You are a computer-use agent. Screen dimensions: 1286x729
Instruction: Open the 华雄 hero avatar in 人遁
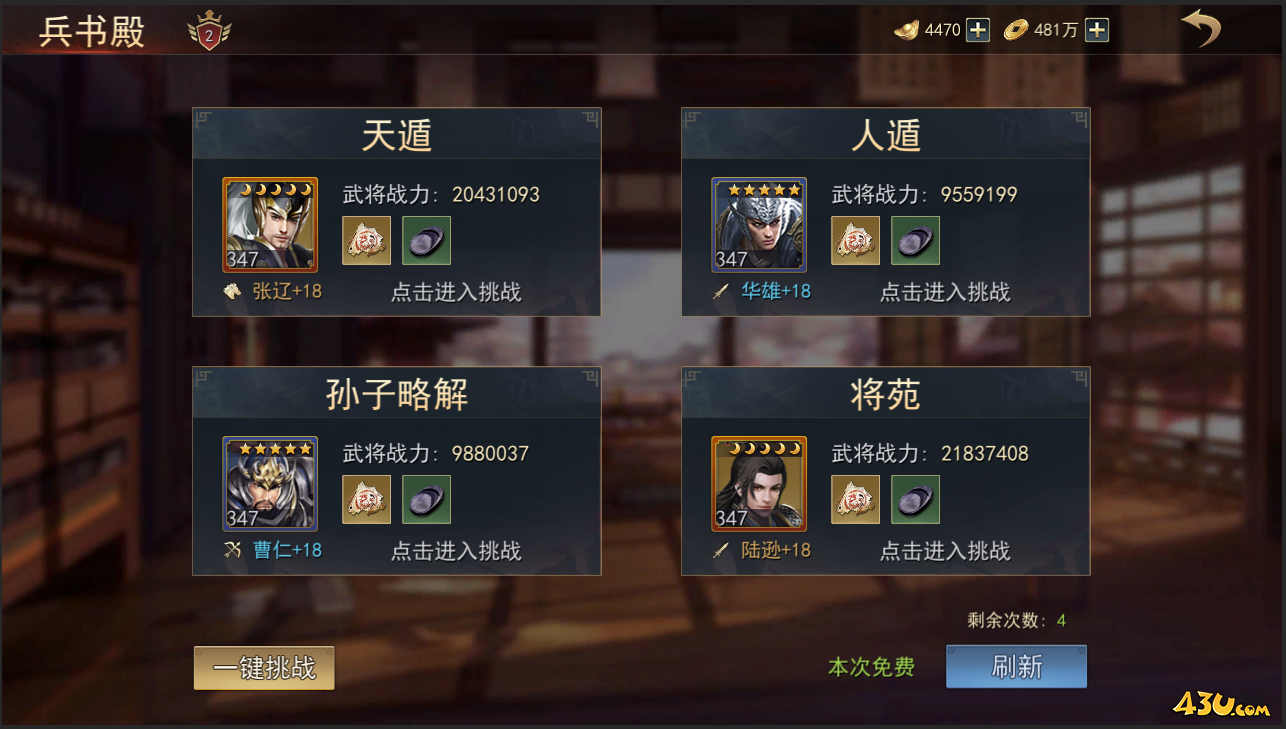coord(759,225)
